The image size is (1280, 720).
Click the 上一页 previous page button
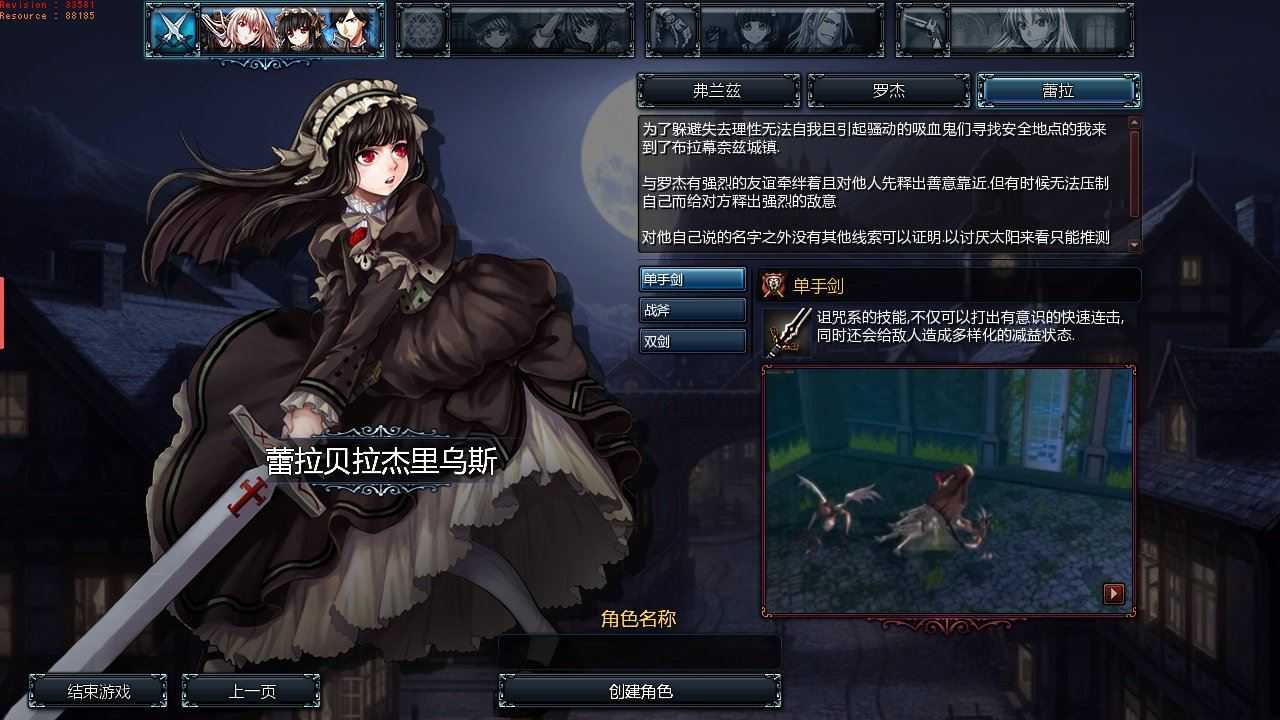point(250,690)
